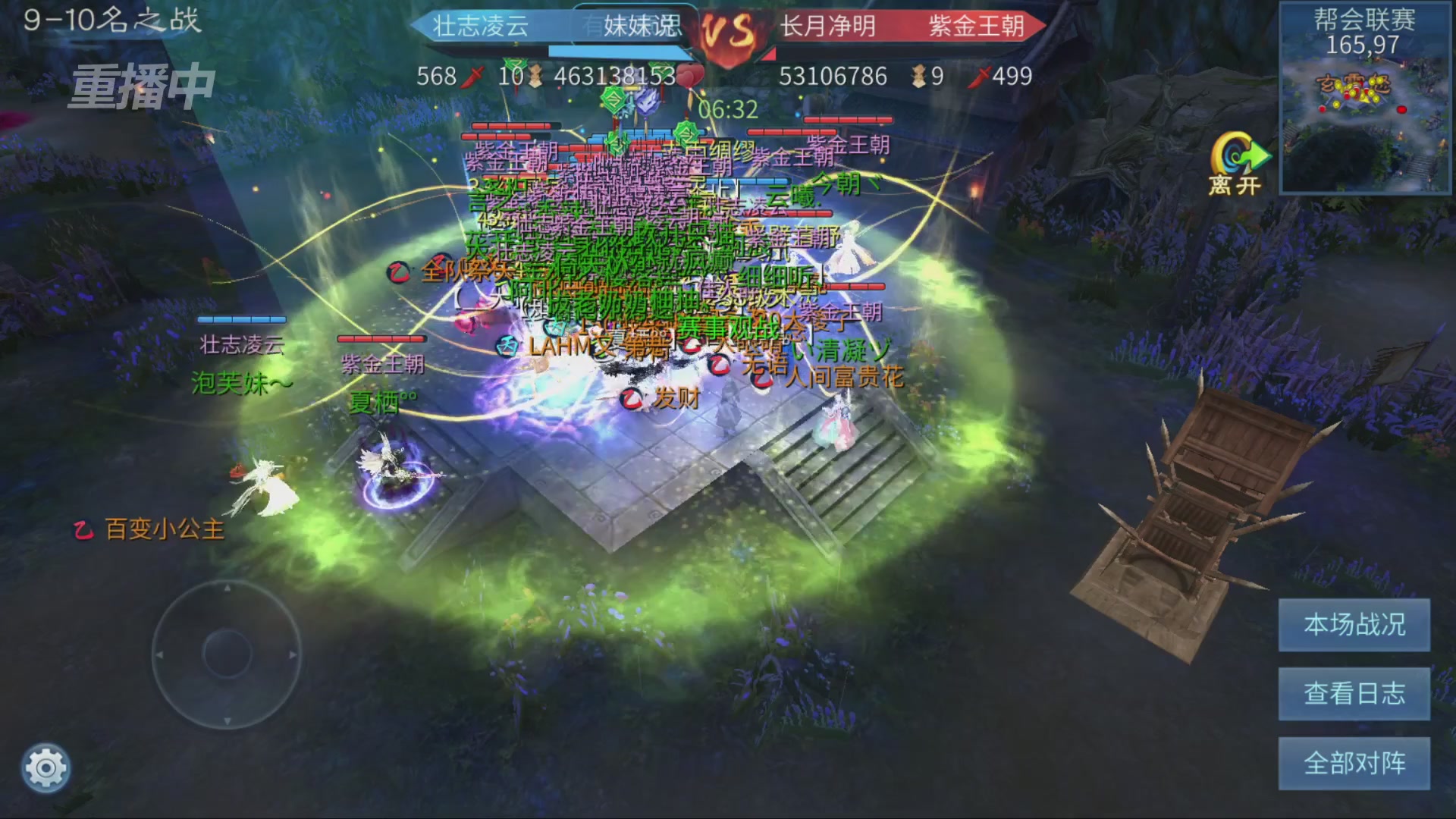This screenshot has height=819, width=1456.
Task: Show the 全部对阵 full matchups list
Action: (1354, 763)
